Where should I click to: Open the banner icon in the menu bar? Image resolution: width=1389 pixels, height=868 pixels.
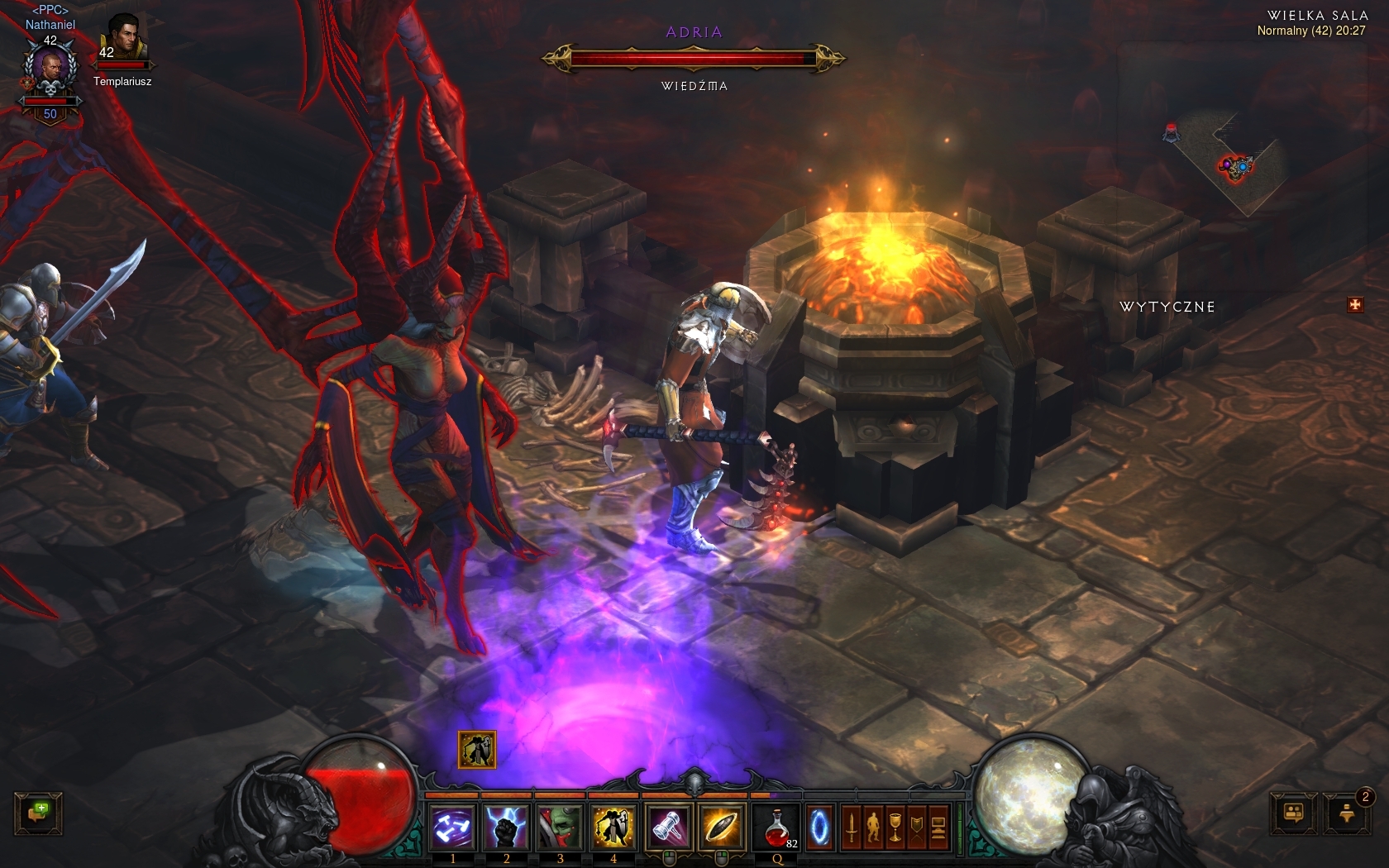(x=916, y=827)
